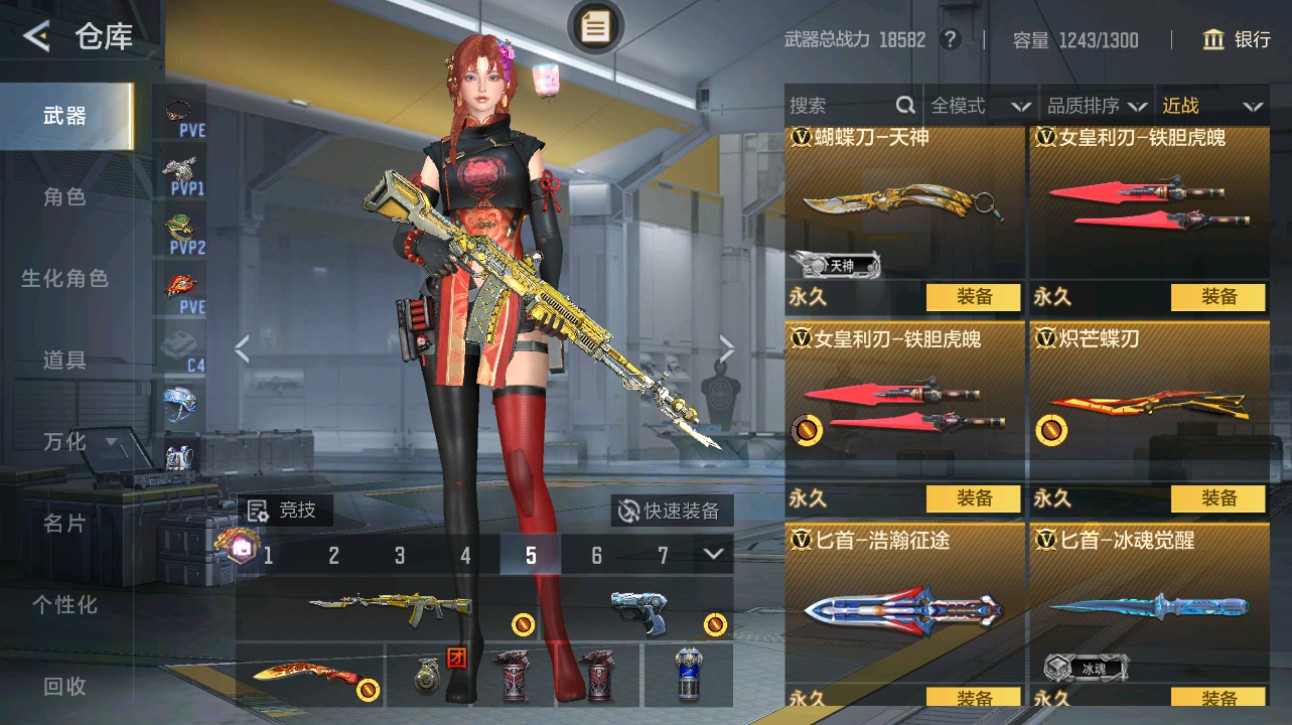Click the search magnifier icon
Viewport: 1292px width, 725px height.
click(x=904, y=104)
